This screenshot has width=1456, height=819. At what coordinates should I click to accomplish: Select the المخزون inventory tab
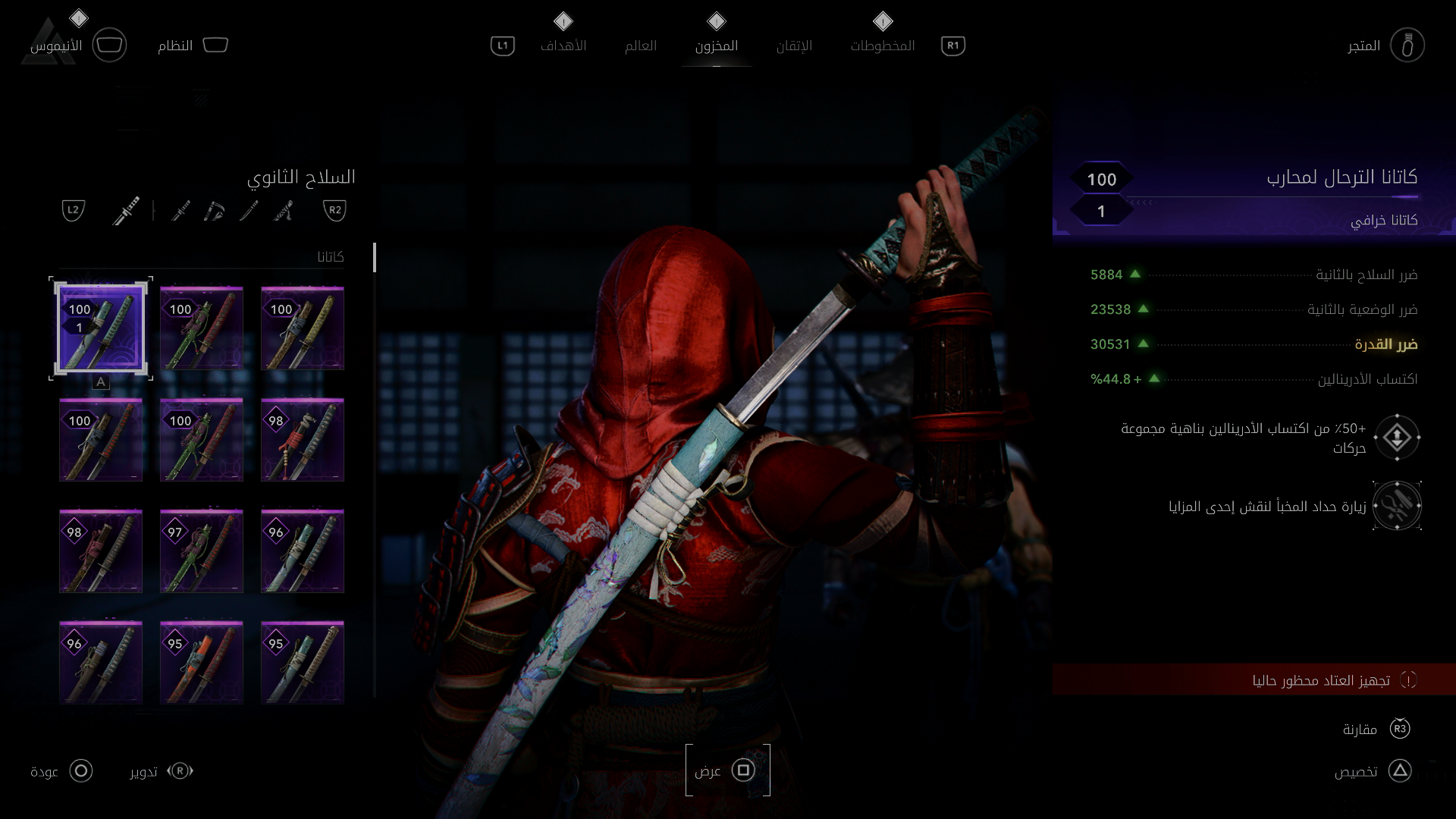click(716, 45)
